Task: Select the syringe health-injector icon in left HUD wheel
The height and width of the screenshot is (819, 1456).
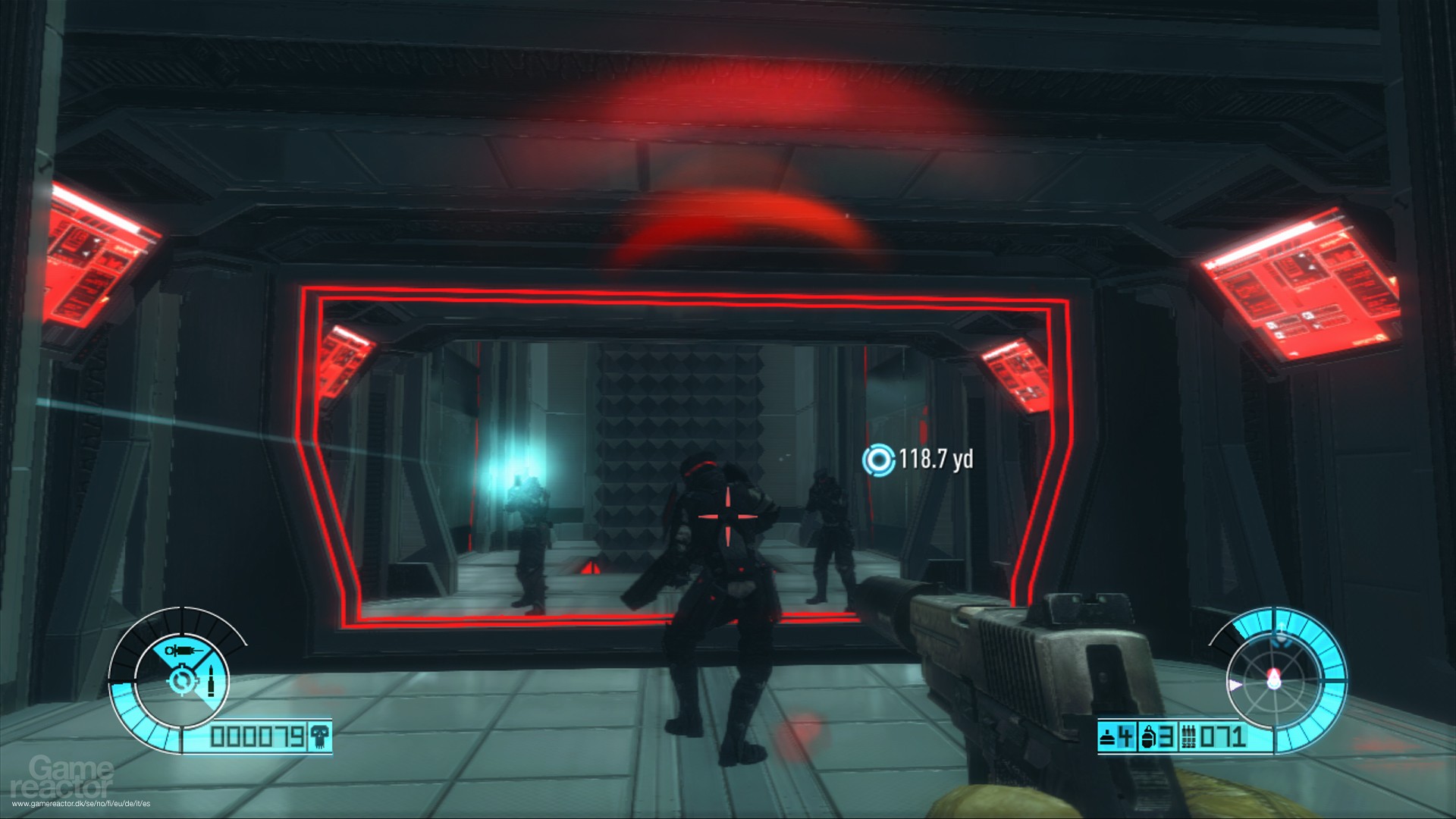Action: coord(184,650)
